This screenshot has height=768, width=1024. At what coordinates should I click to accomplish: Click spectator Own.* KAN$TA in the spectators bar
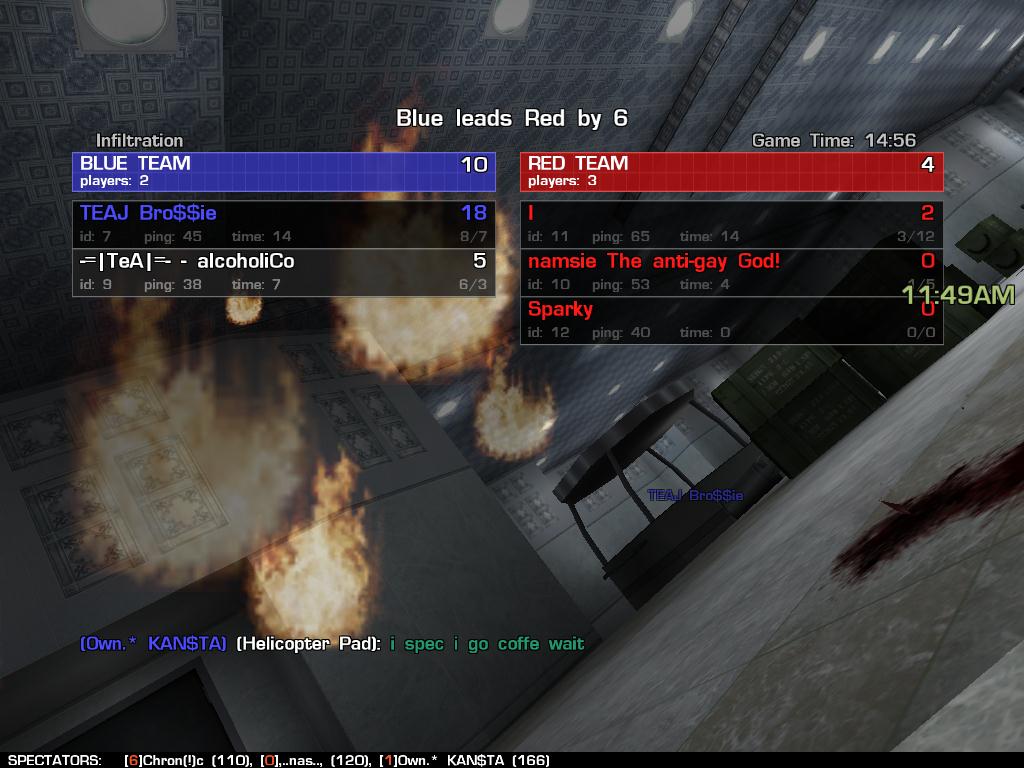[x=465, y=760]
